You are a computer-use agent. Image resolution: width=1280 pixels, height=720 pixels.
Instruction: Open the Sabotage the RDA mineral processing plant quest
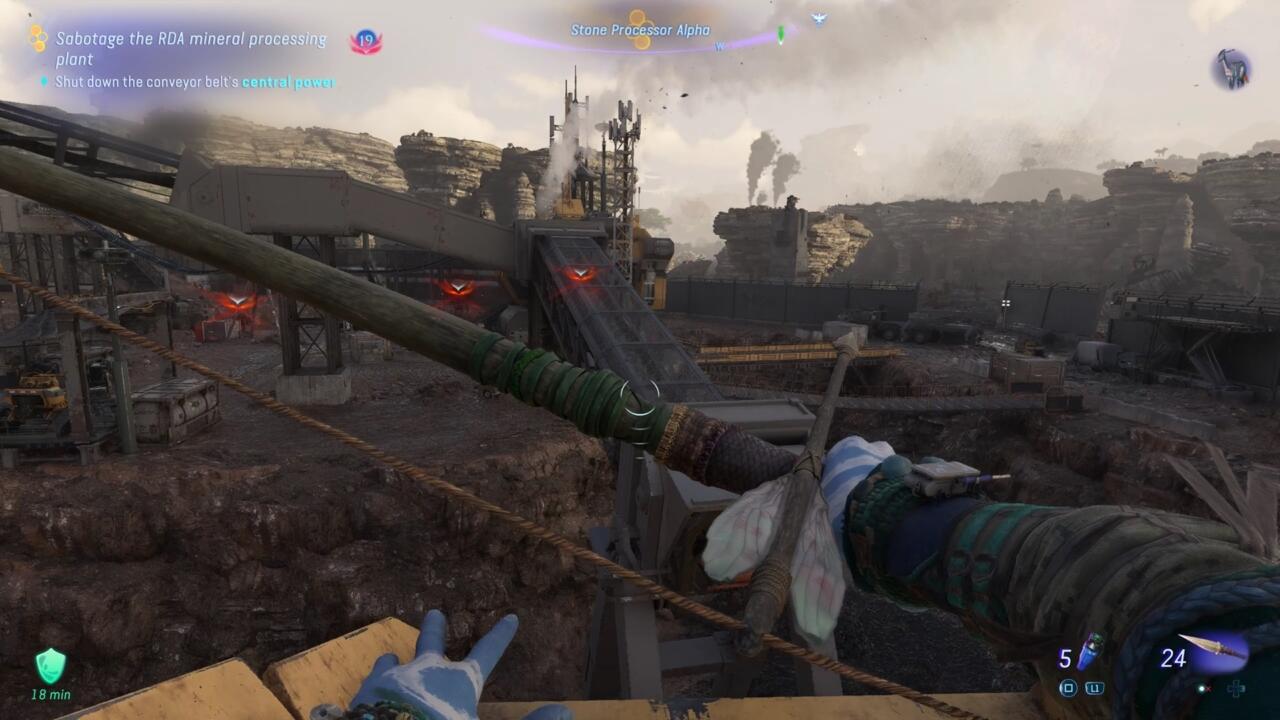[x=191, y=48]
